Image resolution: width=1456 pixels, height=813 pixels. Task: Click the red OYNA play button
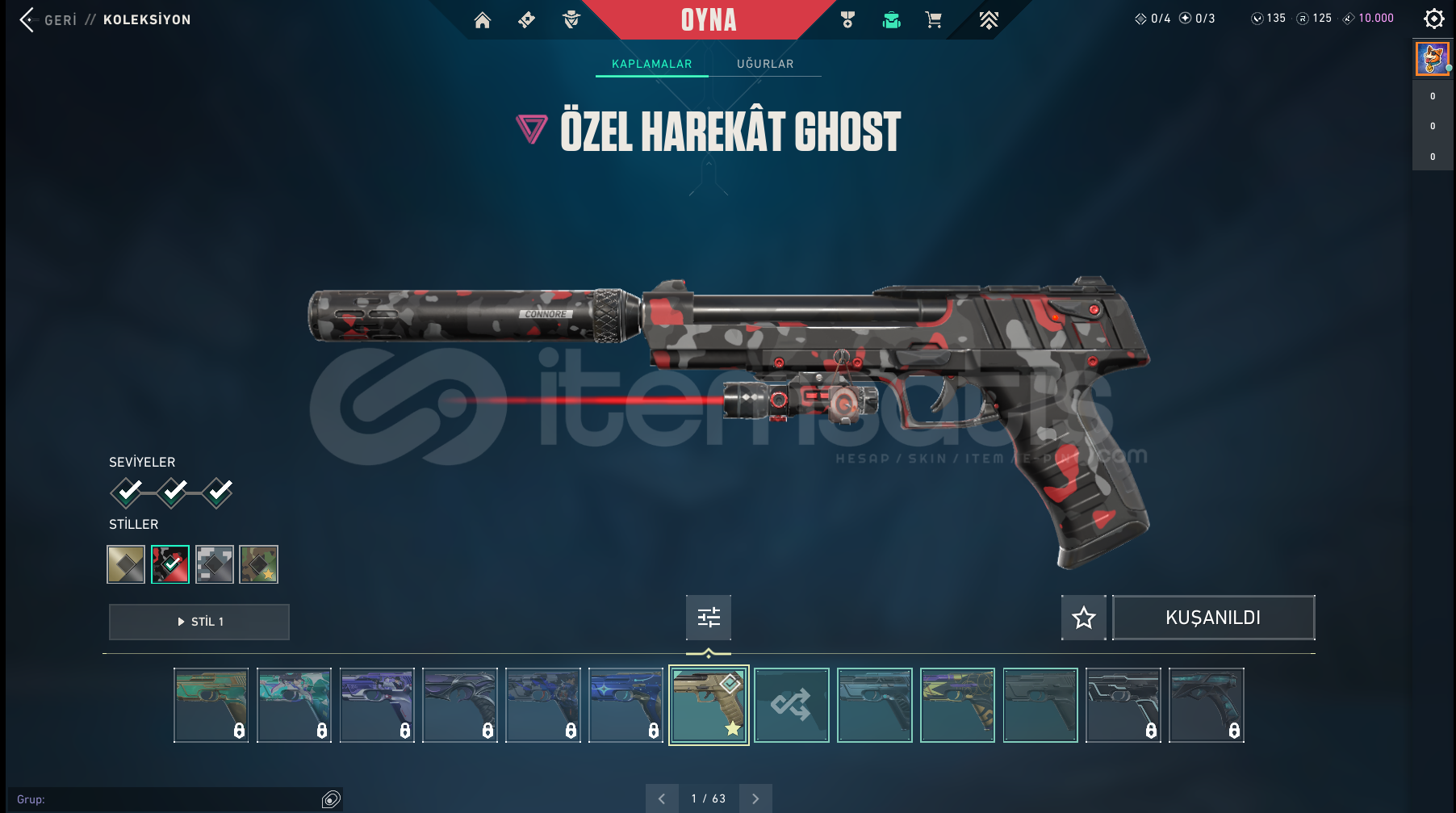709,20
